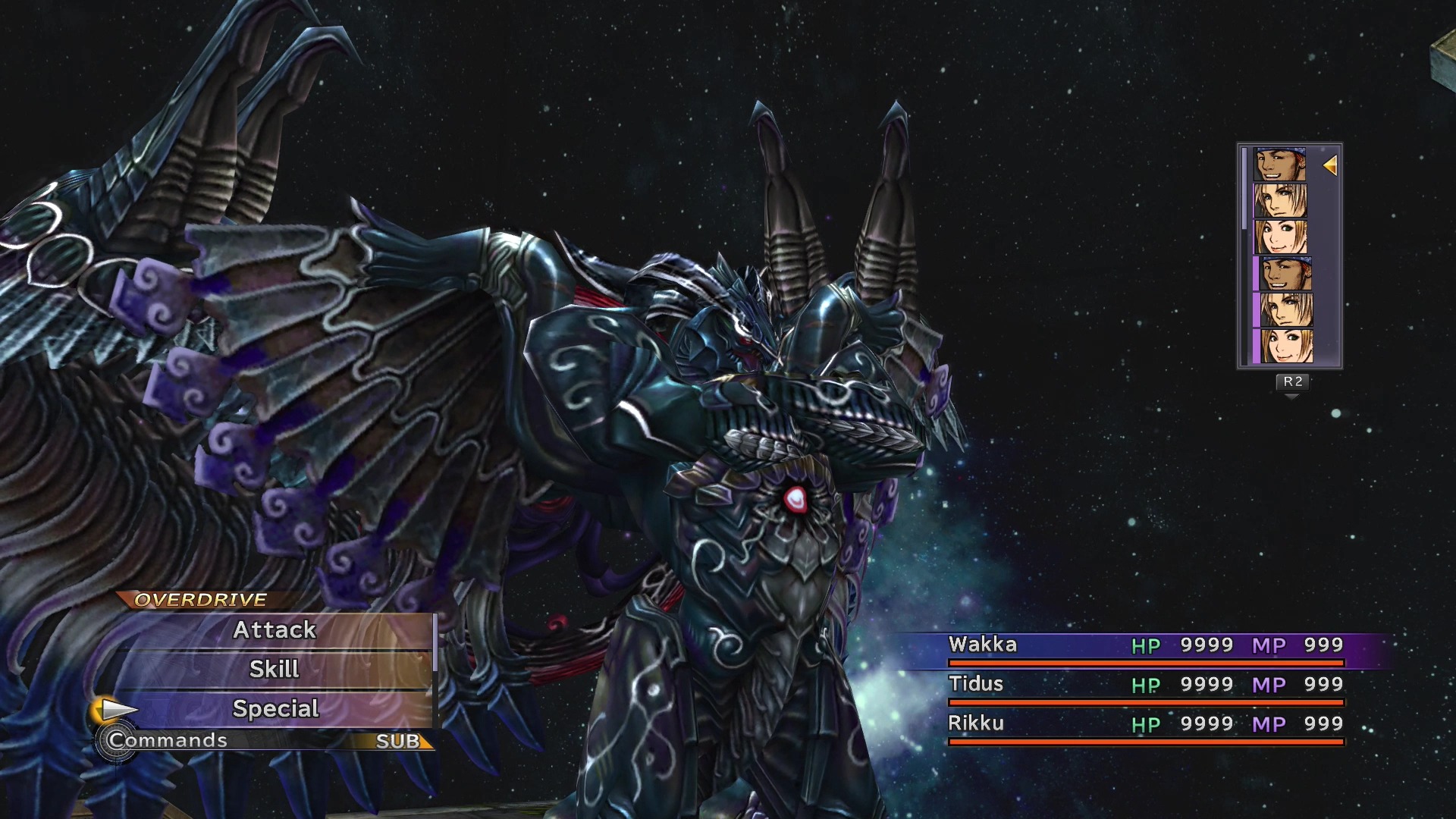Select the Attack command

coord(275,629)
